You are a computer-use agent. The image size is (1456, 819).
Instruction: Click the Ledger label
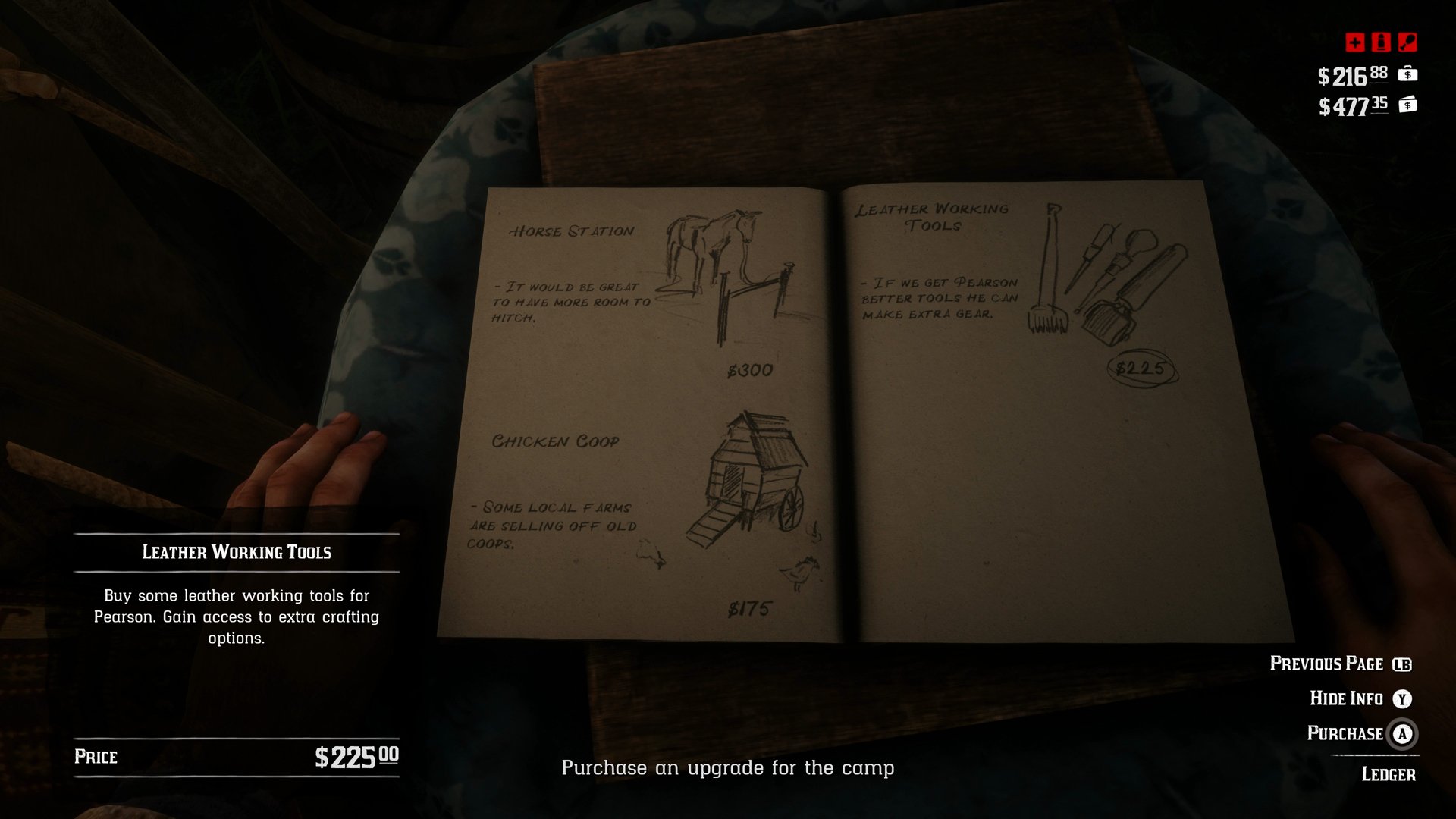[1387, 774]
